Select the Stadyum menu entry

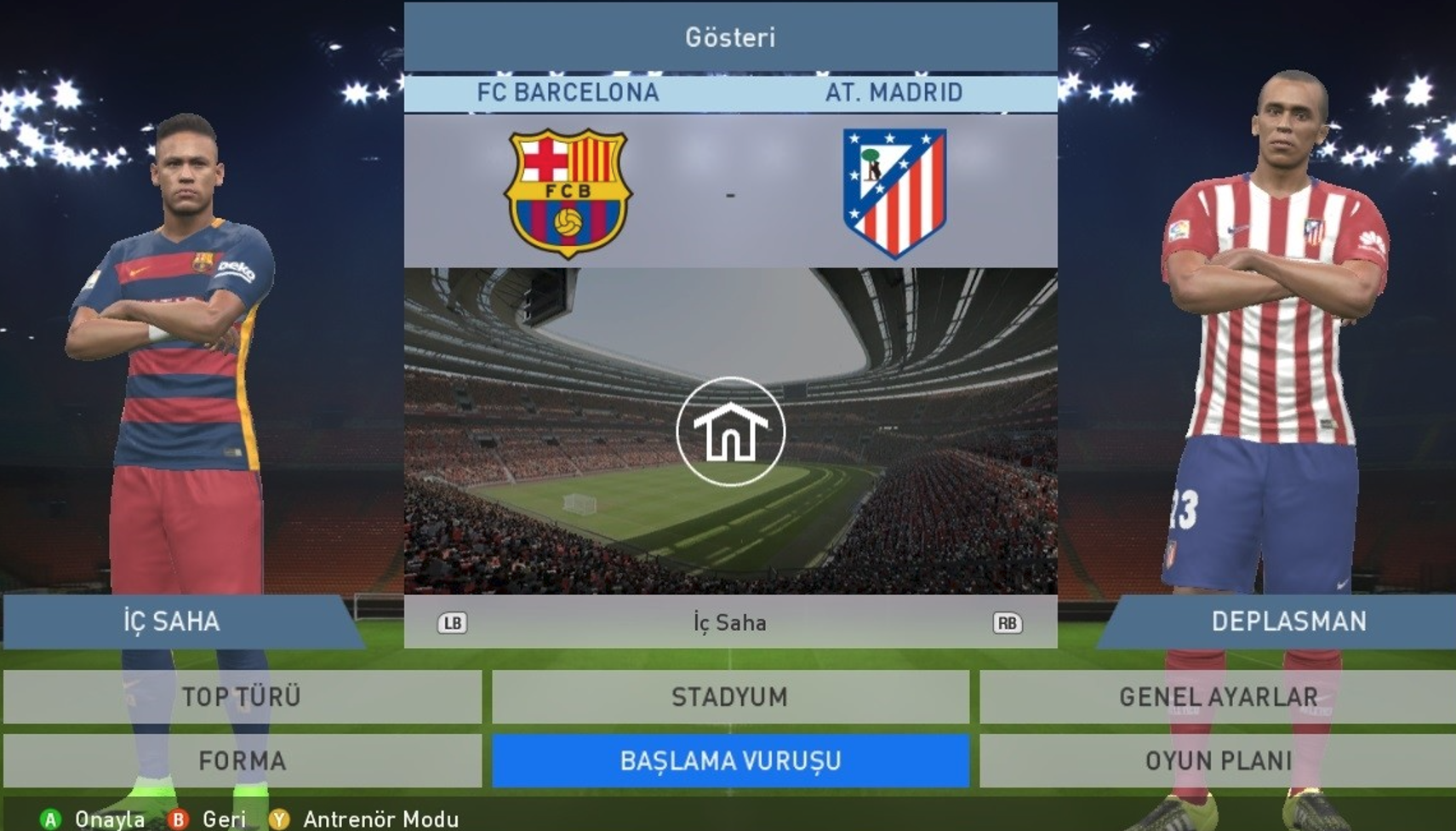pyautogui.click(x=730, y=696)
